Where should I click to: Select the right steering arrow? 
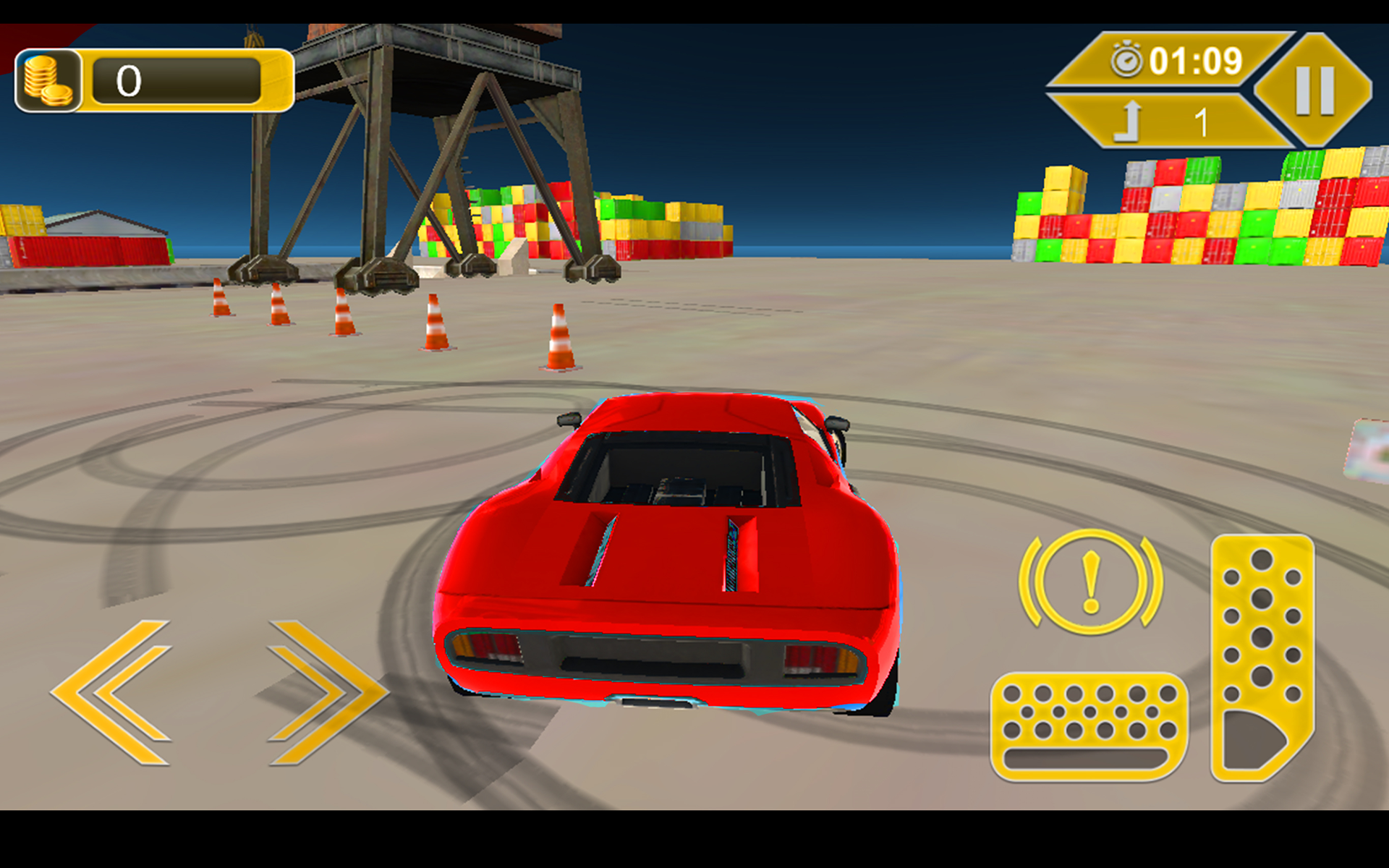(x=318, y=694)
